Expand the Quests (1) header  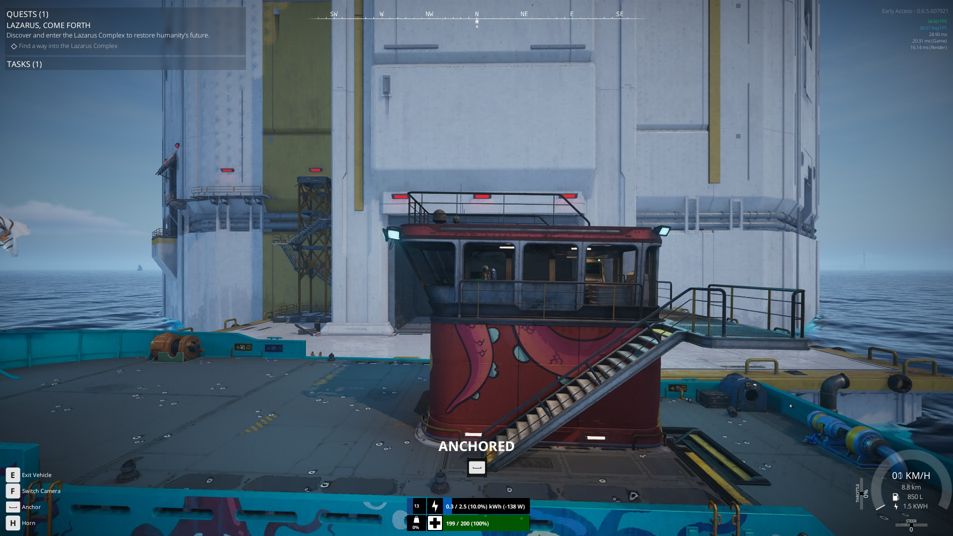tap(28, 14)
